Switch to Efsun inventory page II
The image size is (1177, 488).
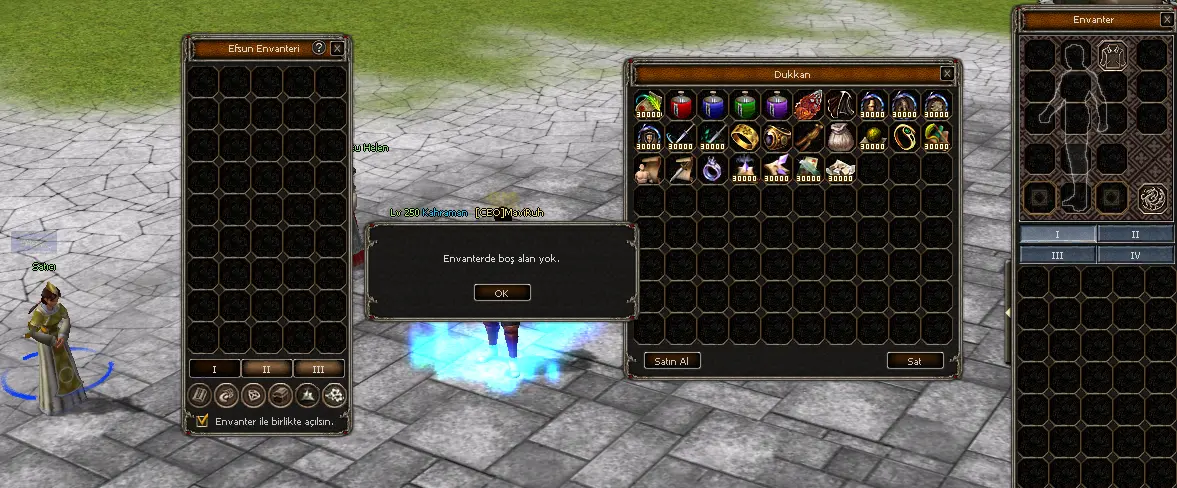click(x=266, y=369)
